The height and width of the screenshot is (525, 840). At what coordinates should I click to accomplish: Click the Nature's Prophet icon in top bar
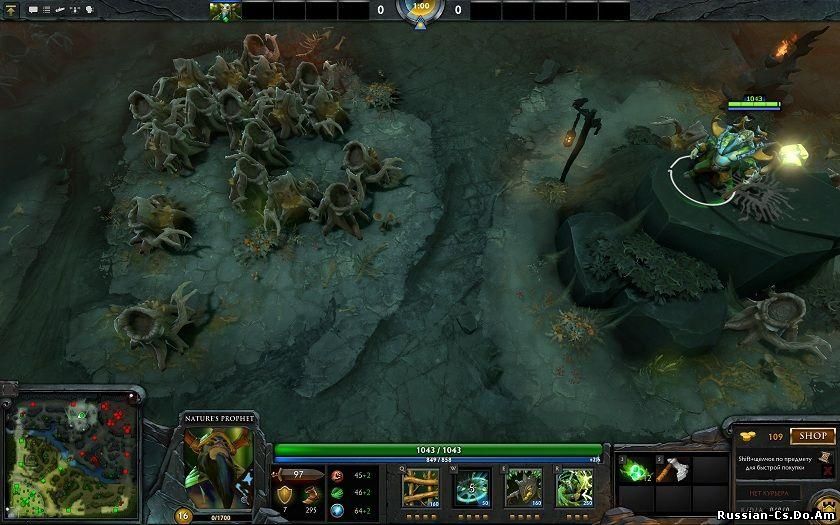225,11
